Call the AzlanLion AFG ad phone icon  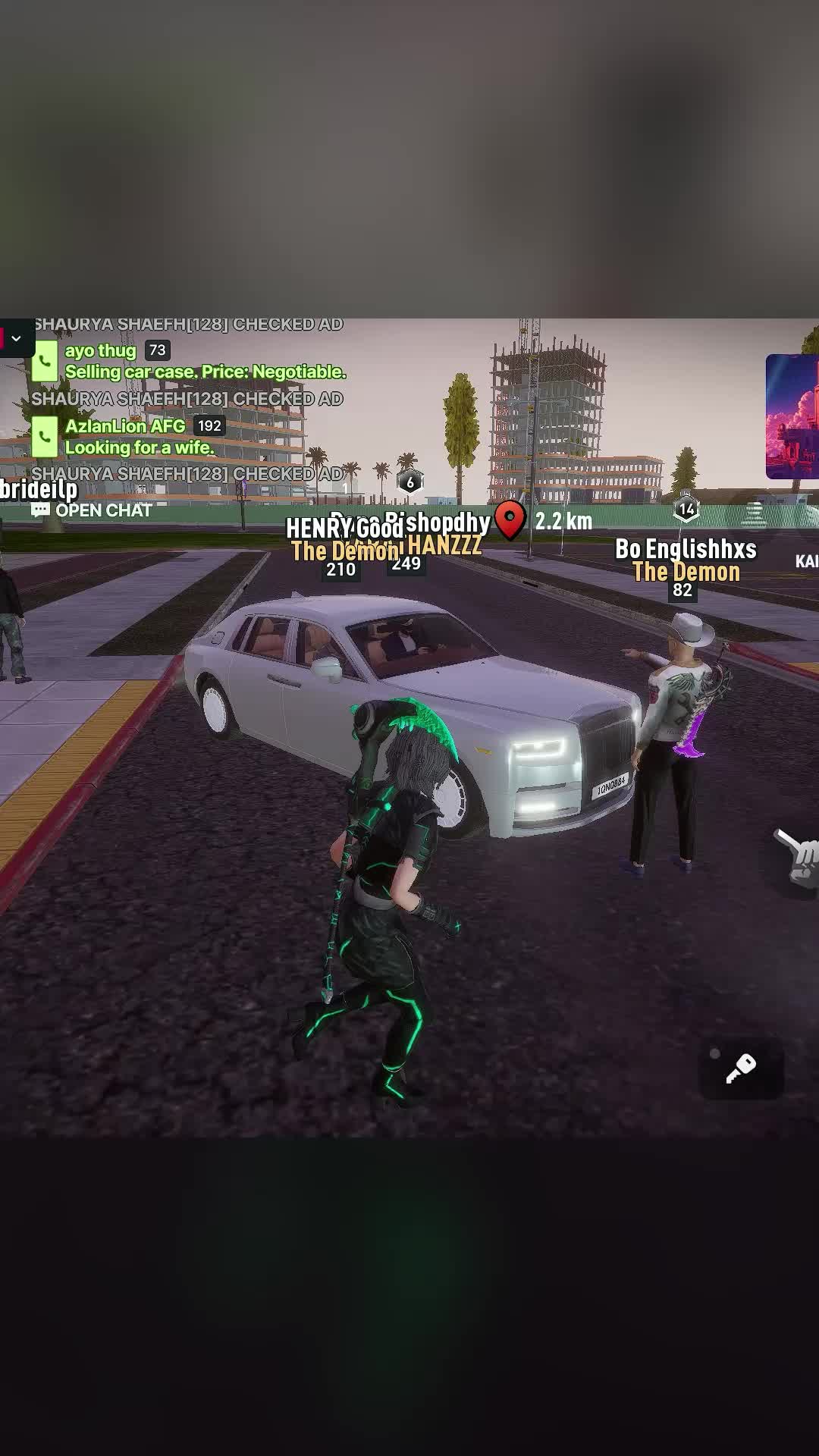coord(45,436)
